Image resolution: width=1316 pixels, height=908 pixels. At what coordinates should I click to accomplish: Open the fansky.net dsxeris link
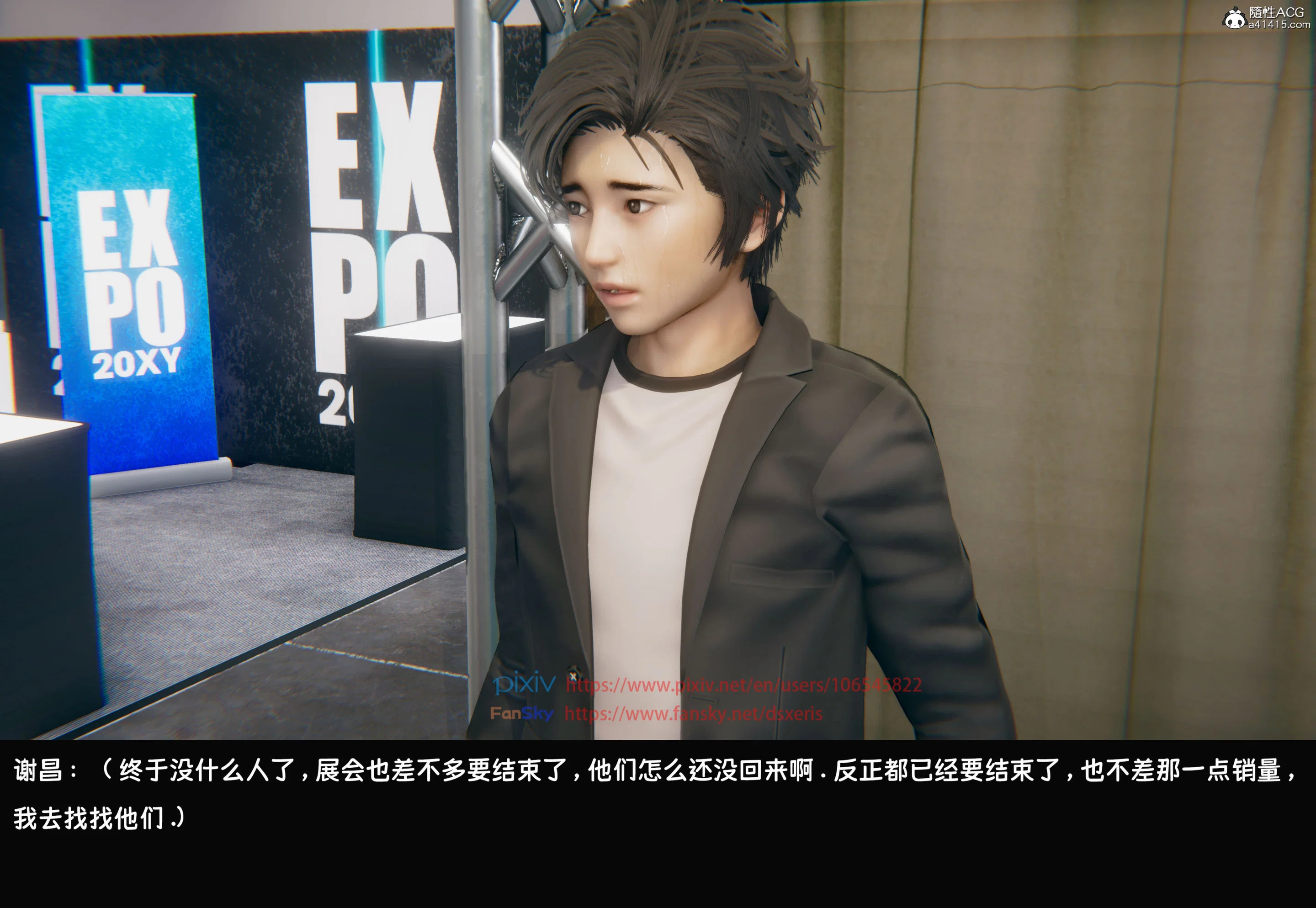pos(693,713)
